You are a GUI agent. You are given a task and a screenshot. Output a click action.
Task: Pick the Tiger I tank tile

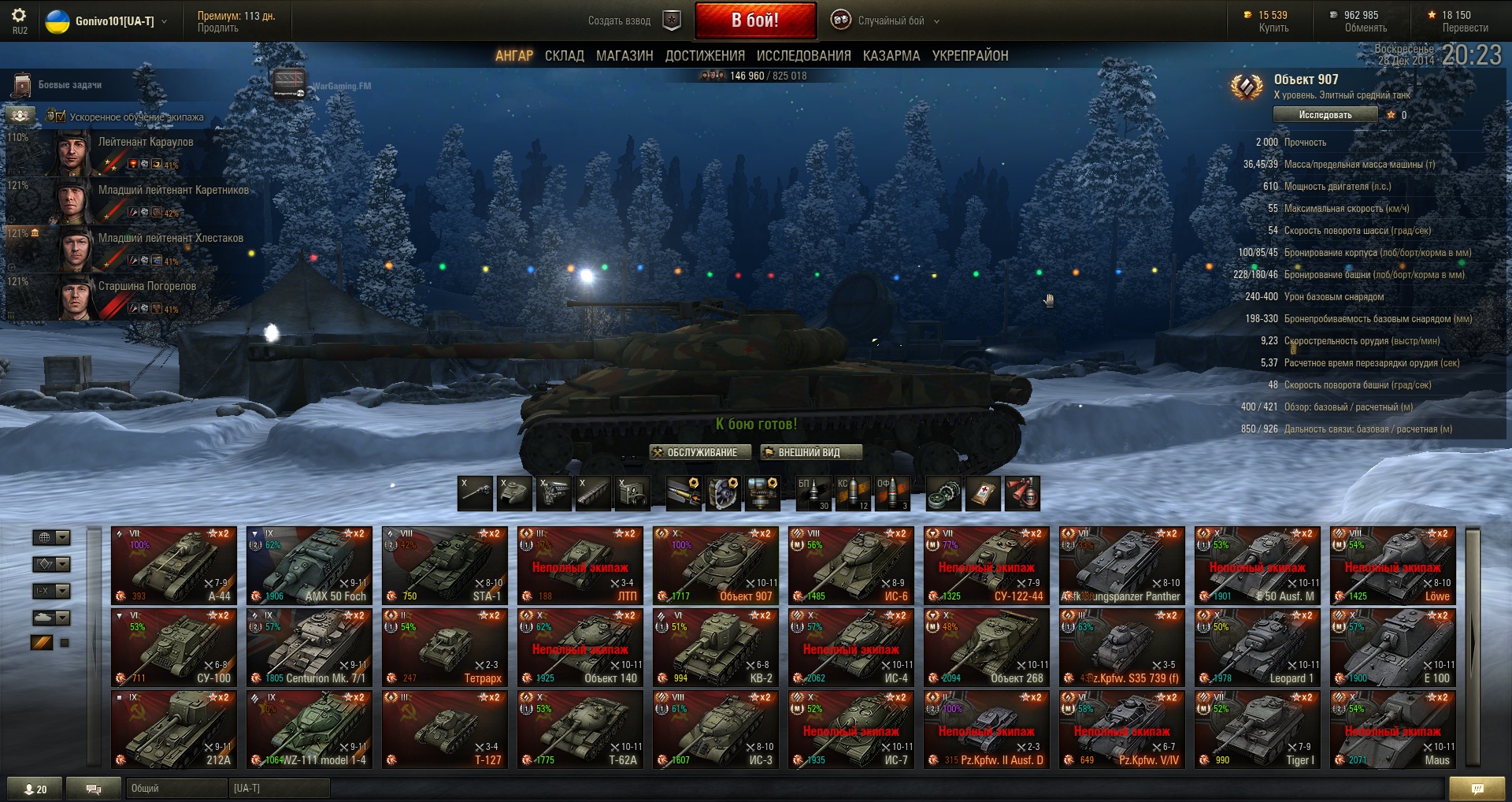pyautogui.click(x=1257, y=730)
